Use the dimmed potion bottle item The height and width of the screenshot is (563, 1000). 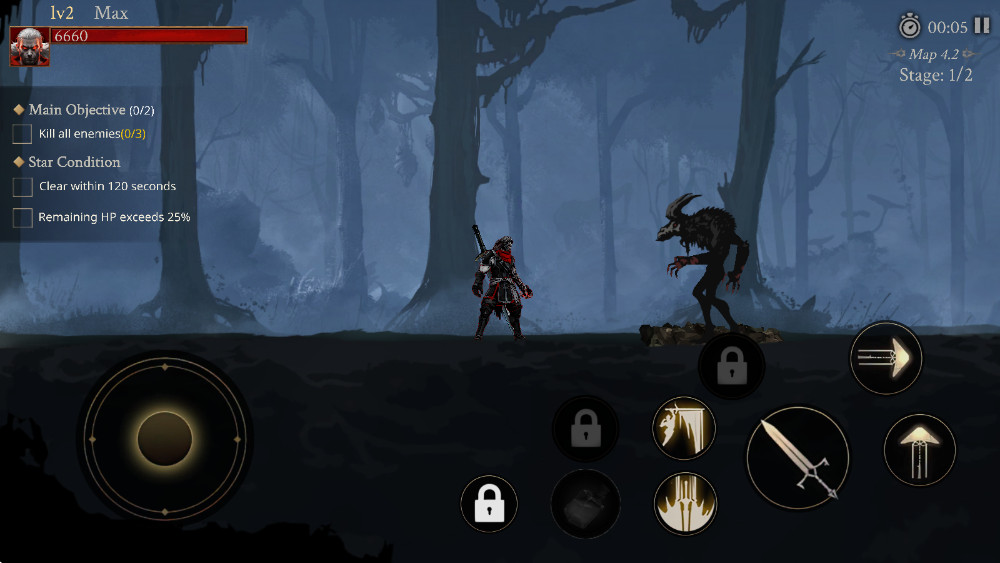pos(585,503)
